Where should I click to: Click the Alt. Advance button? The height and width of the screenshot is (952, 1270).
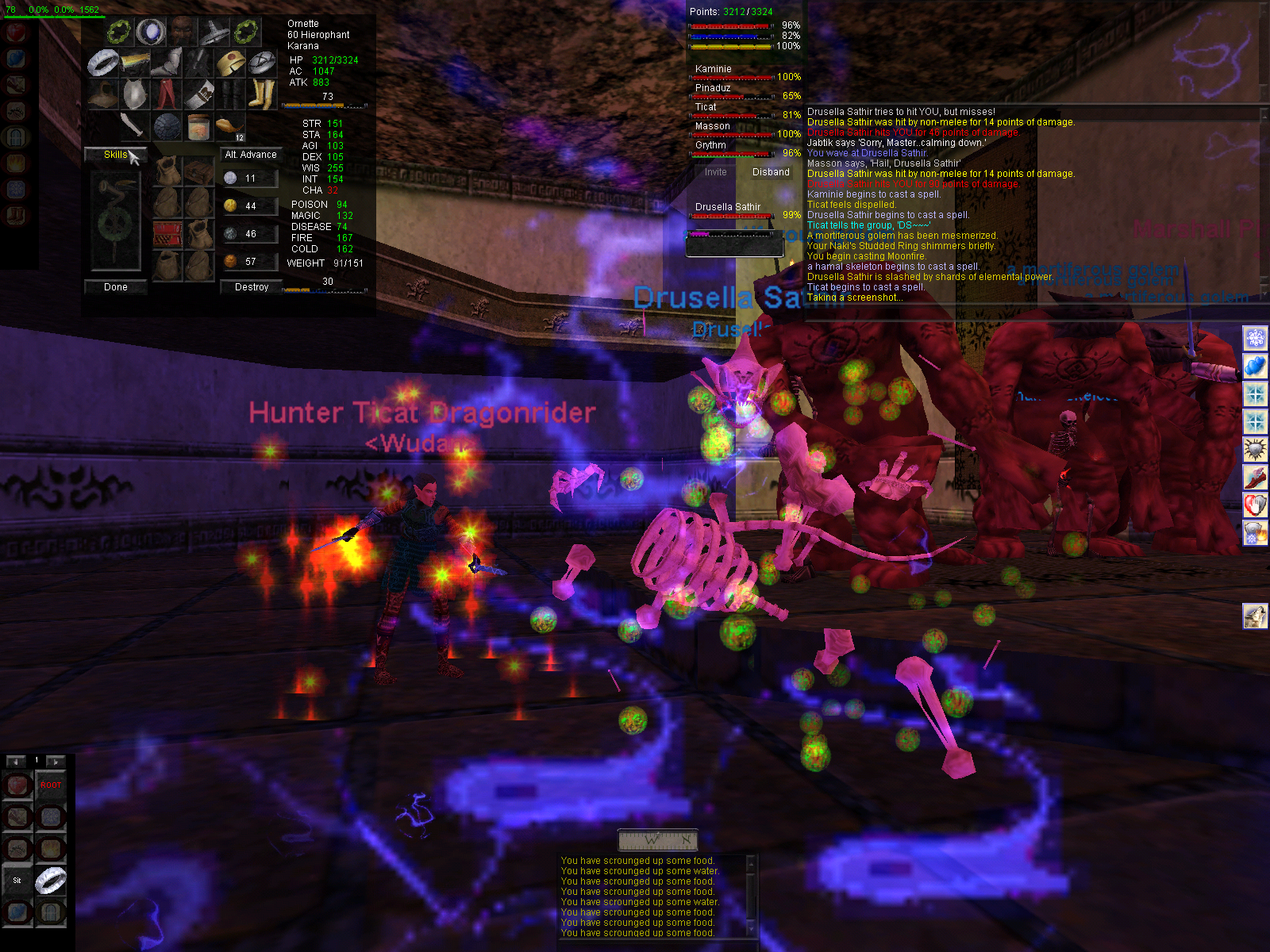251,155
